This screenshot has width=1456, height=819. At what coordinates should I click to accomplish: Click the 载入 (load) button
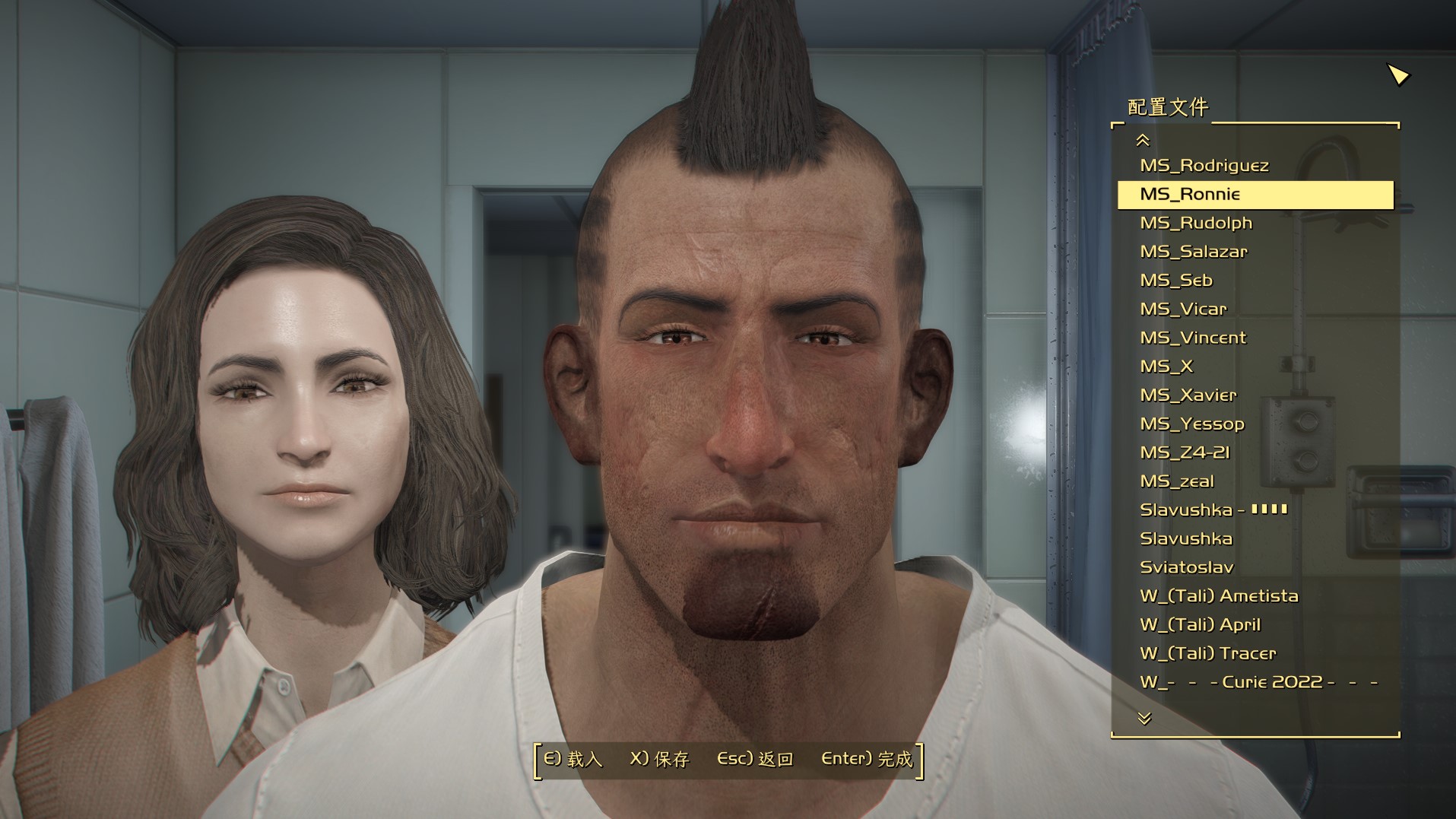573,759
